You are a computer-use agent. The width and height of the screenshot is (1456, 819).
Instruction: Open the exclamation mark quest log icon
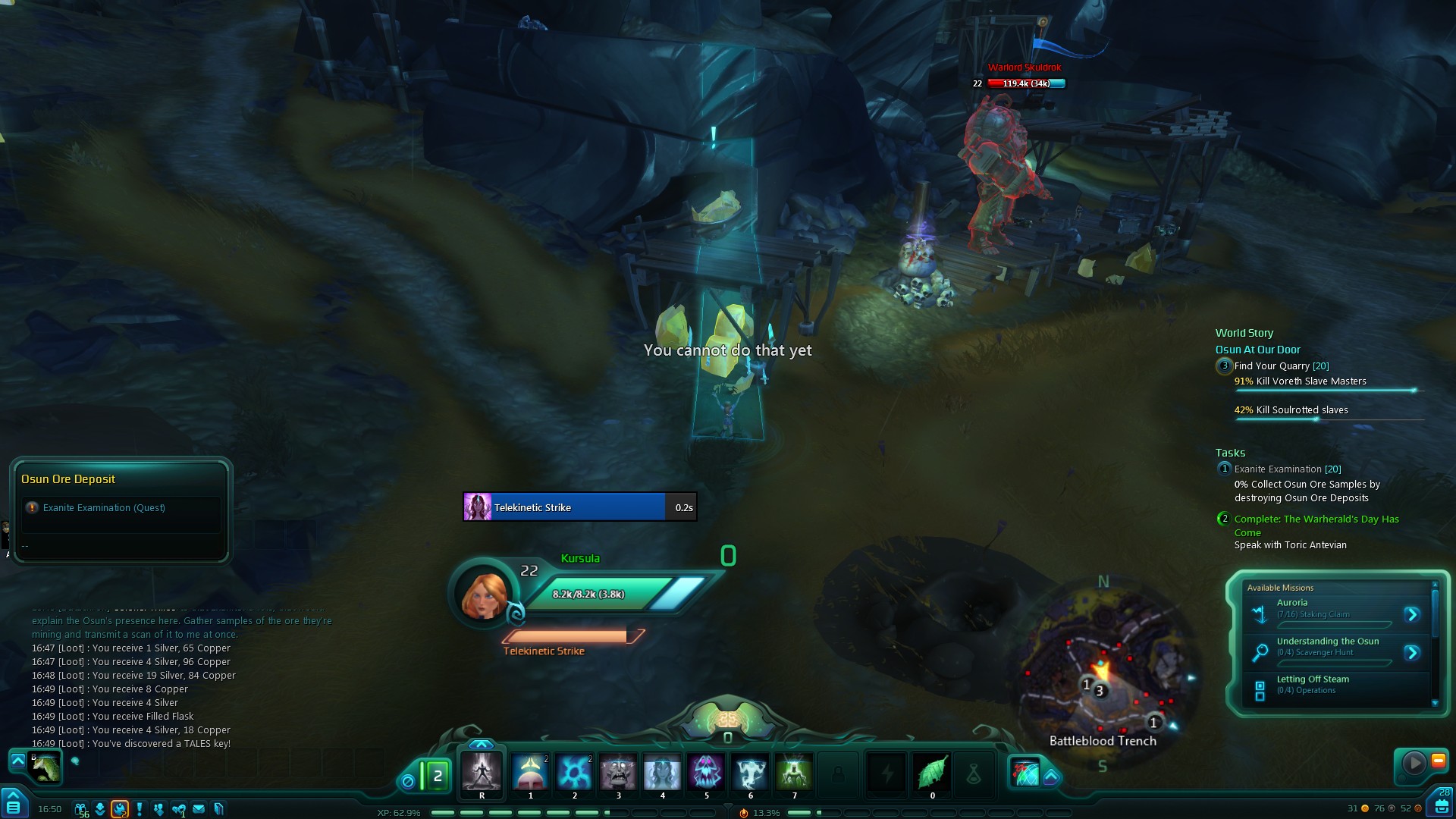point(140,809)
